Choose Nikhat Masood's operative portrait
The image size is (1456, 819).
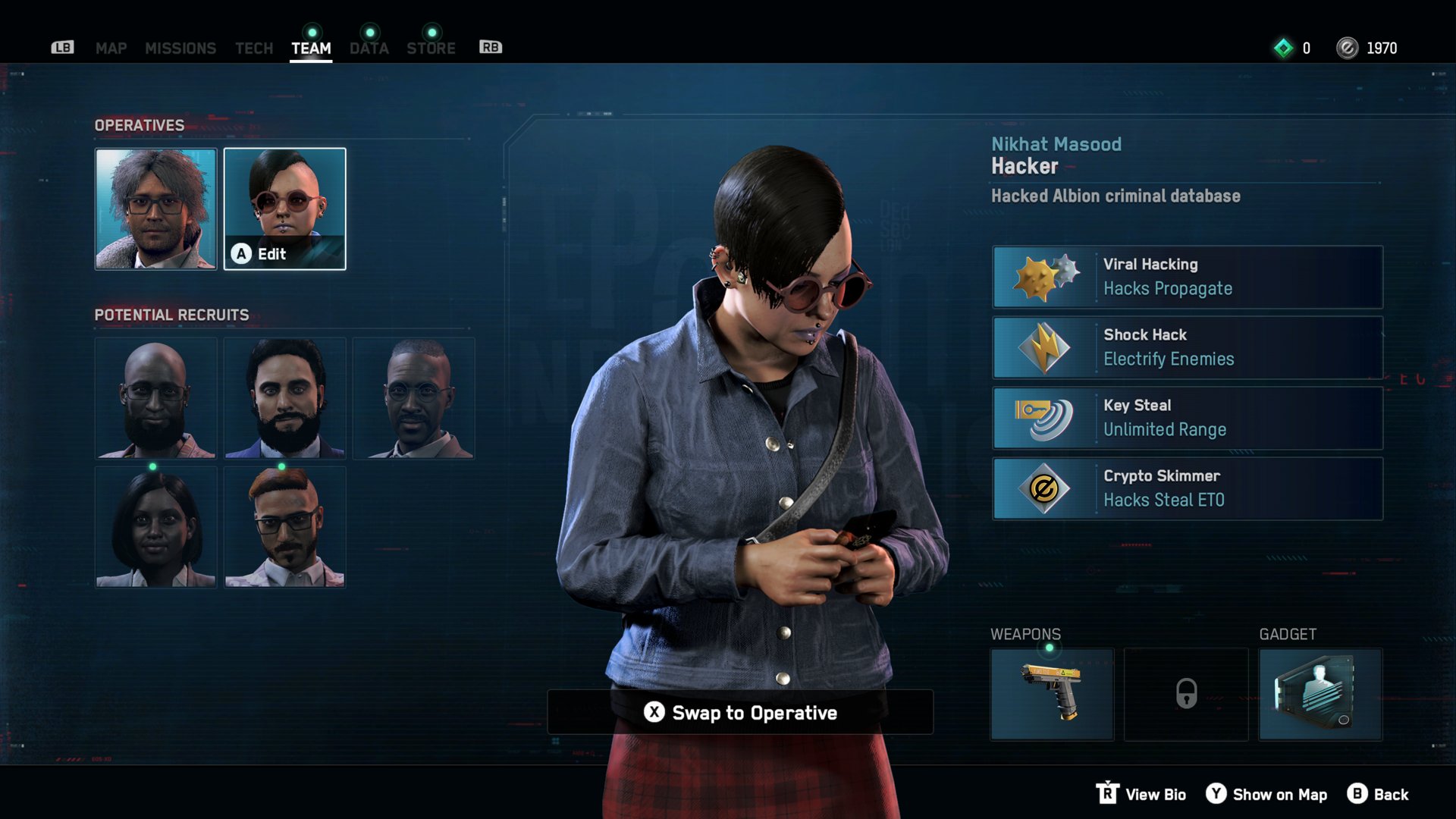pos(284,209)
